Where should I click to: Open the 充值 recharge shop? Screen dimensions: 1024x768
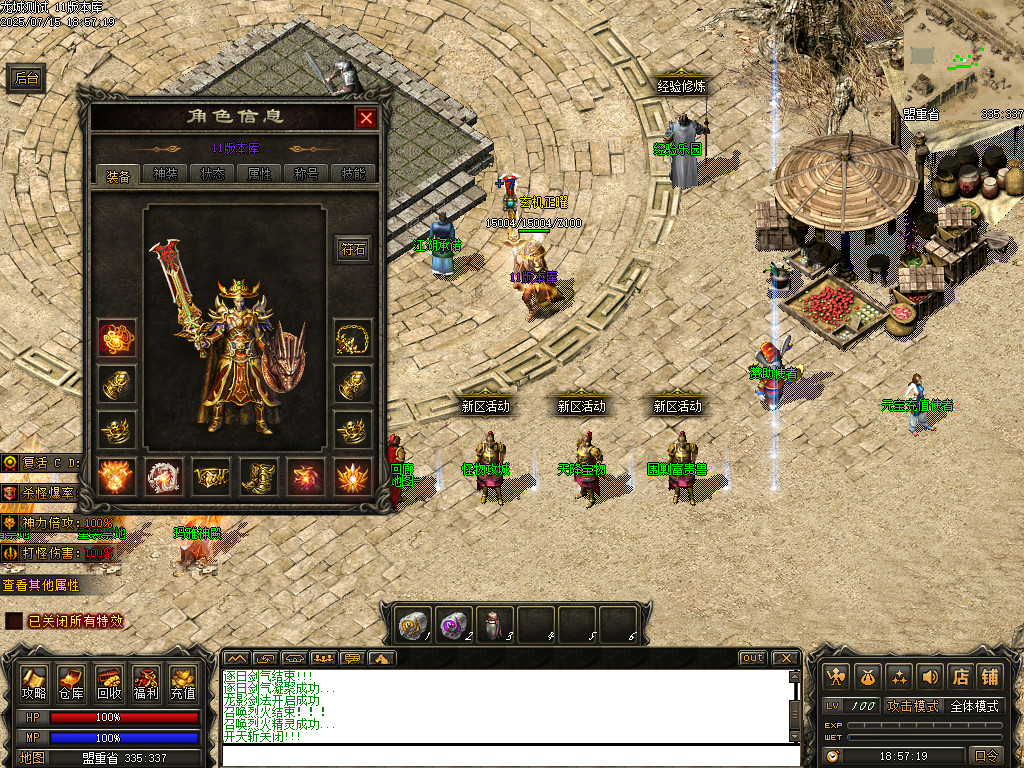pos(183,683)
